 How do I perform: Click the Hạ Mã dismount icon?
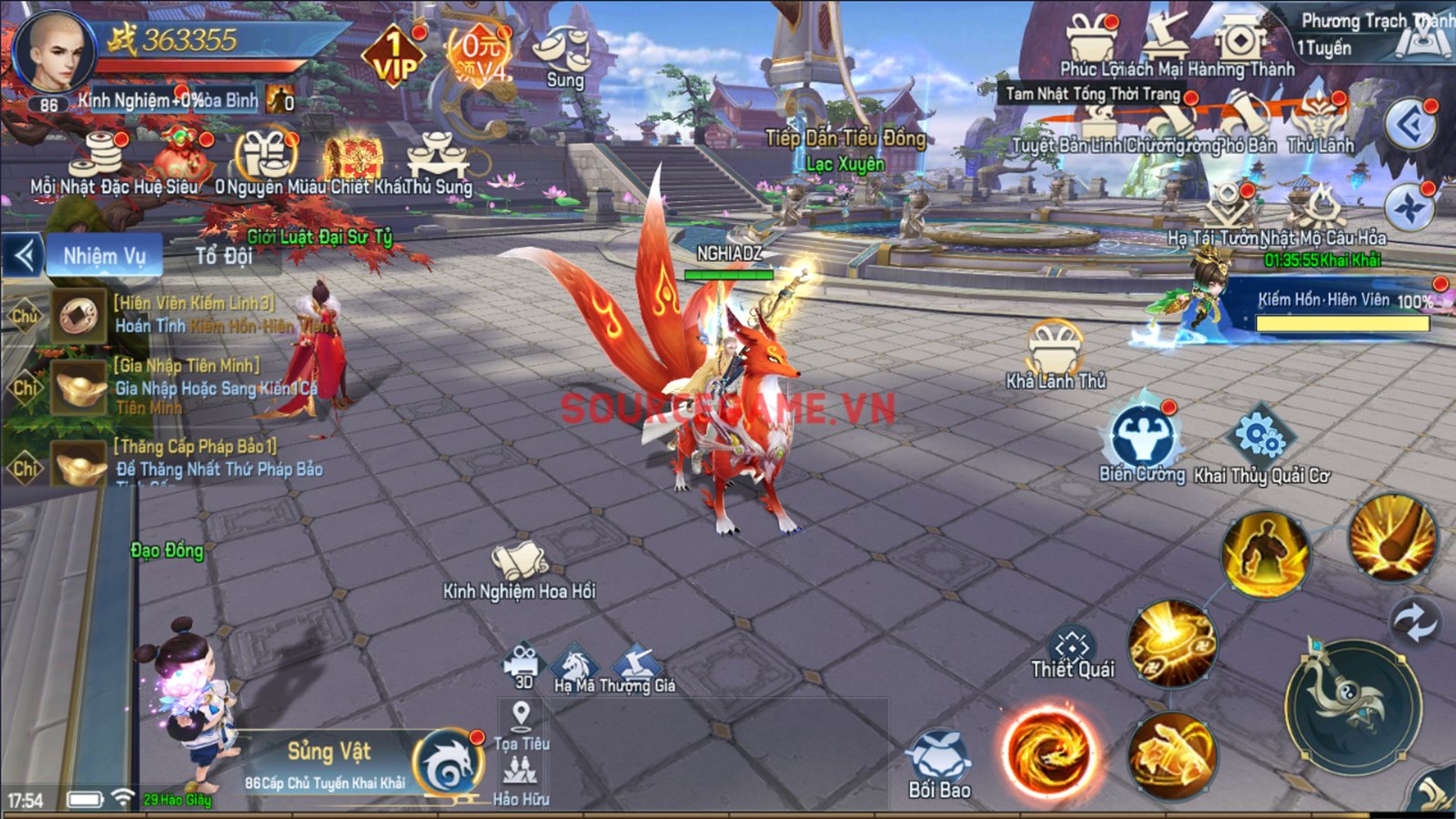tap(575, 667)
